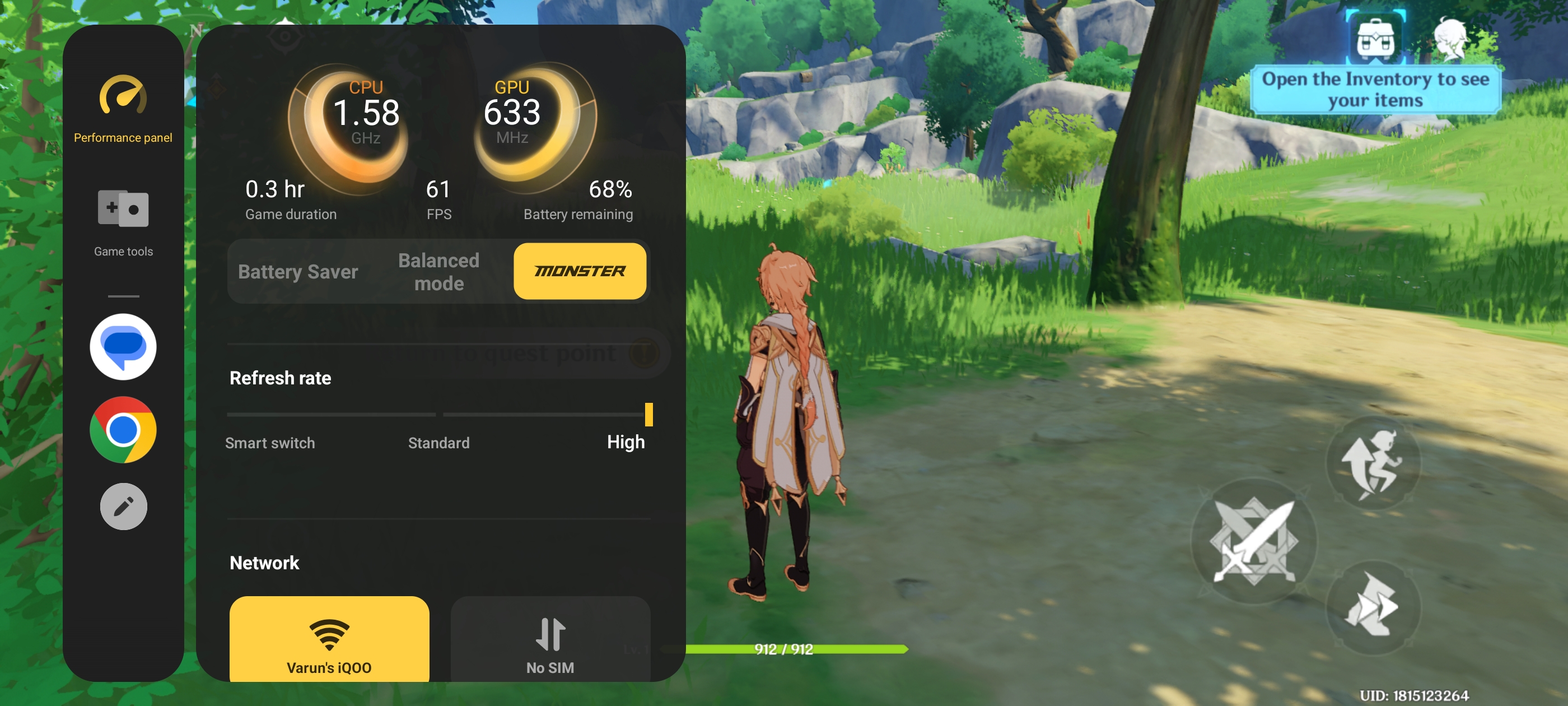Switch to Game tools tab

pos(123,222)
